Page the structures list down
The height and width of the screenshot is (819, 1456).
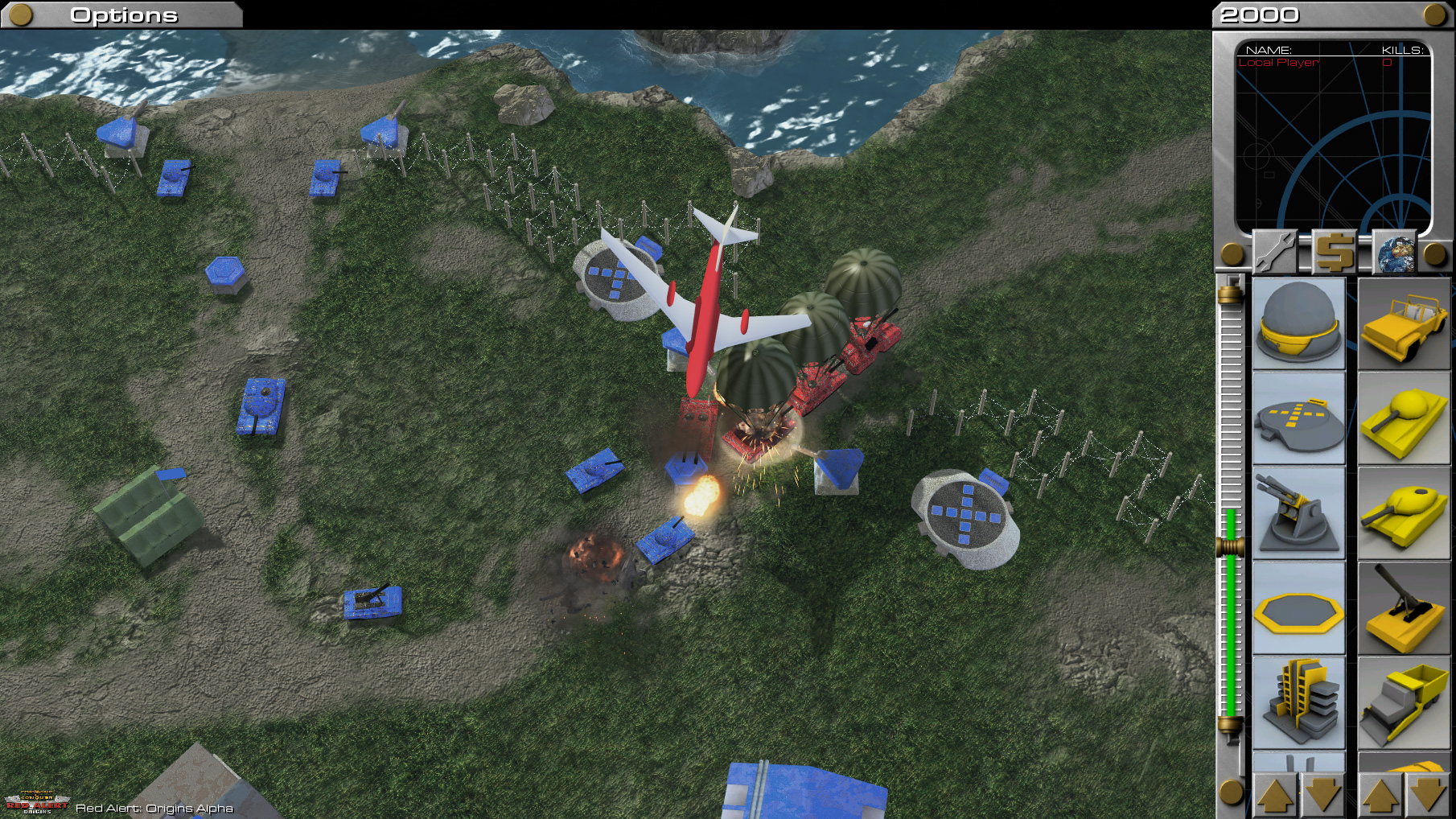1323,794
